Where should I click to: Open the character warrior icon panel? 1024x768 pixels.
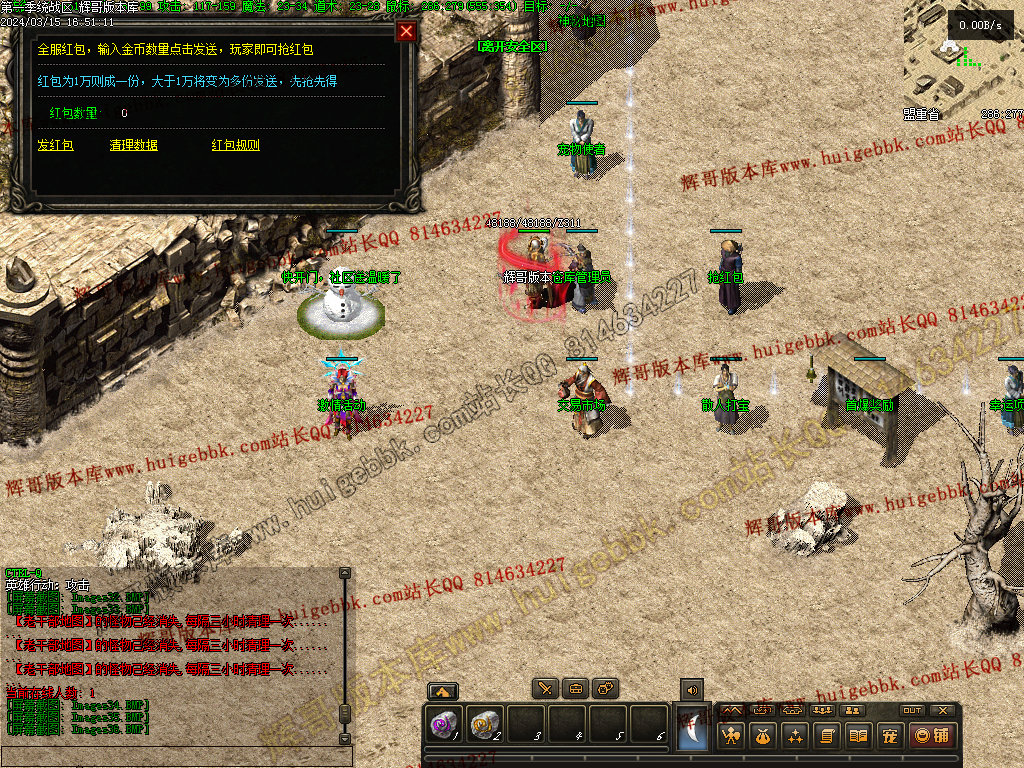tap(732, 737)
